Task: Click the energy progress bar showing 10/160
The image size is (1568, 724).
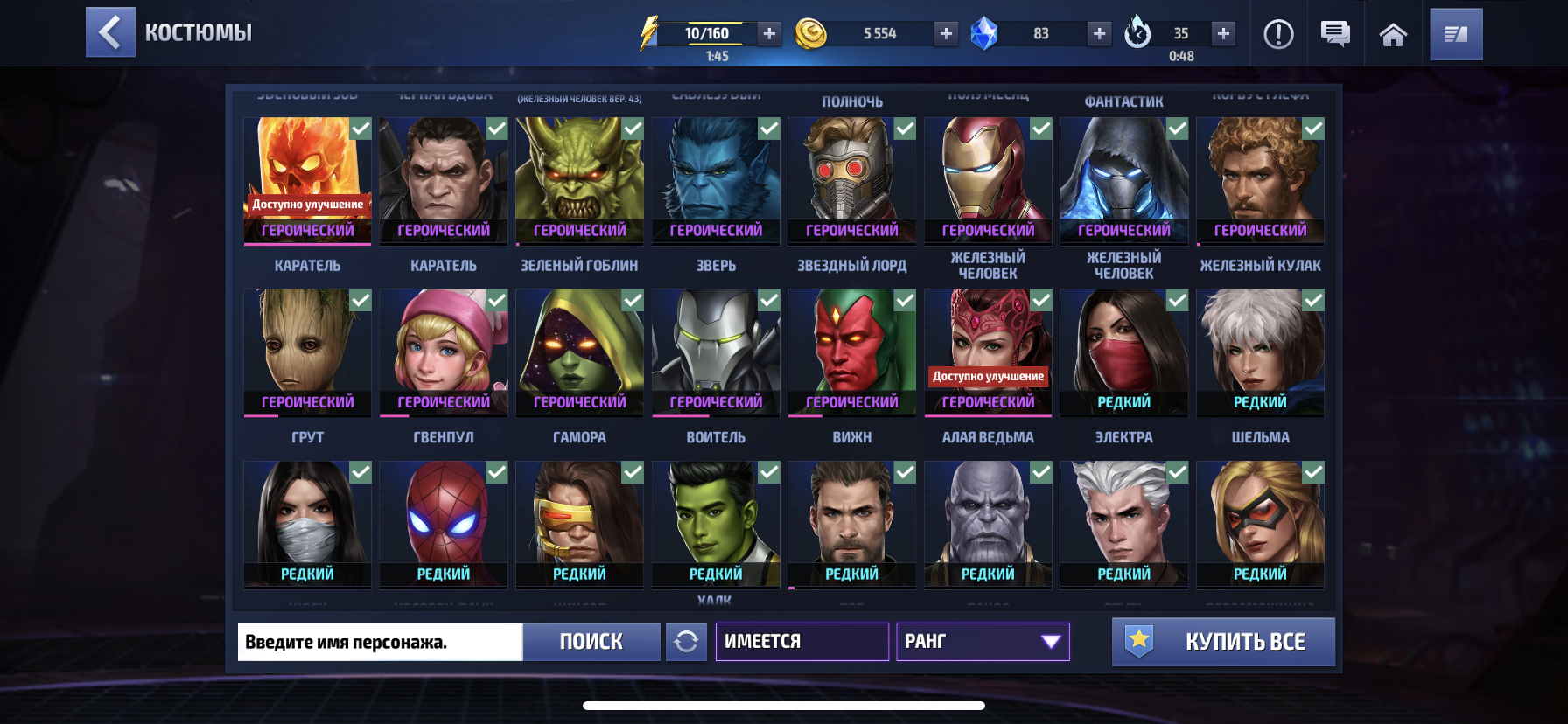Action: (x=707, y=34)
